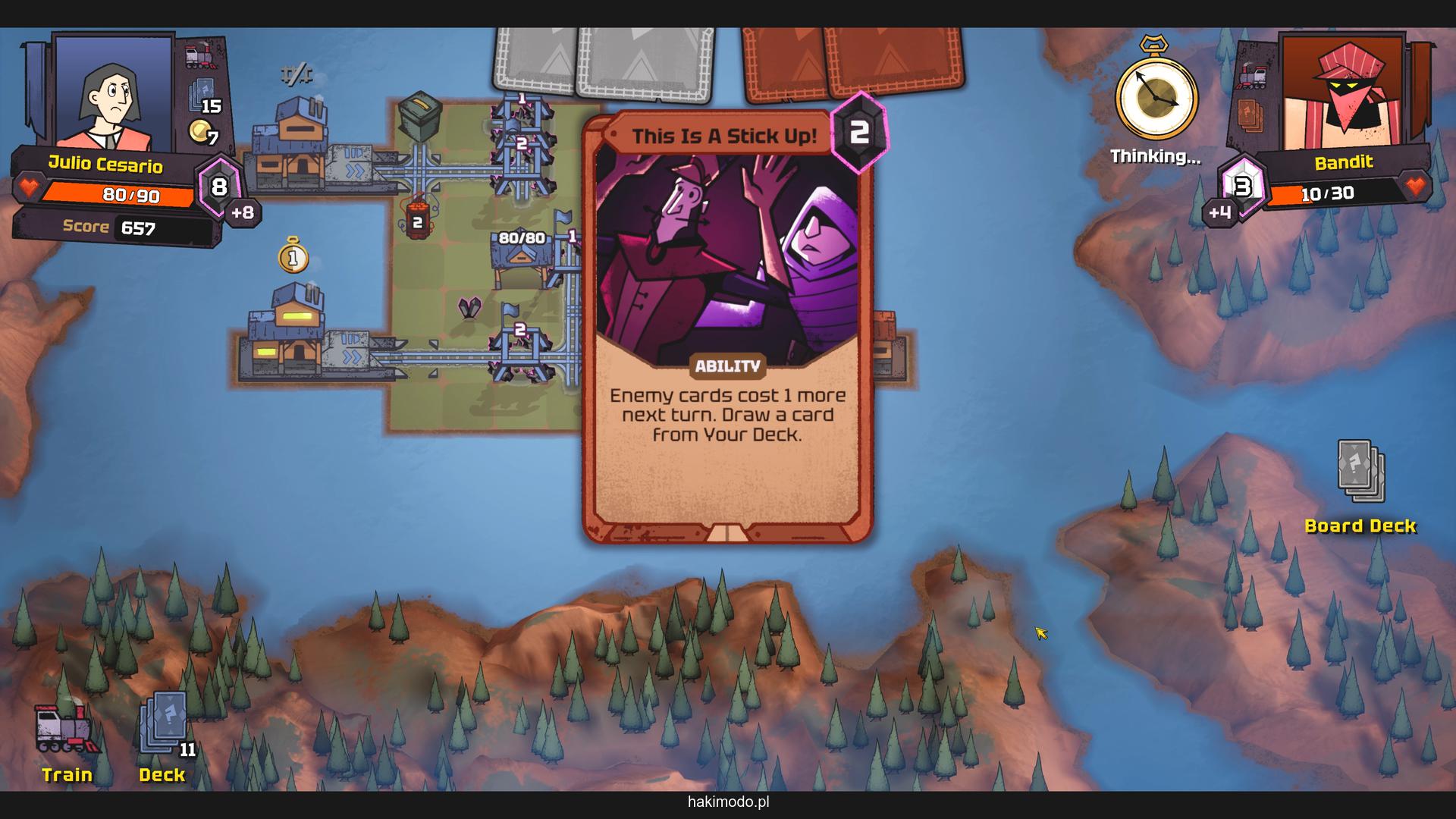Select the dynamite tile marked 2
Viewport: 1456px width, 819px height.
(416, 220)
